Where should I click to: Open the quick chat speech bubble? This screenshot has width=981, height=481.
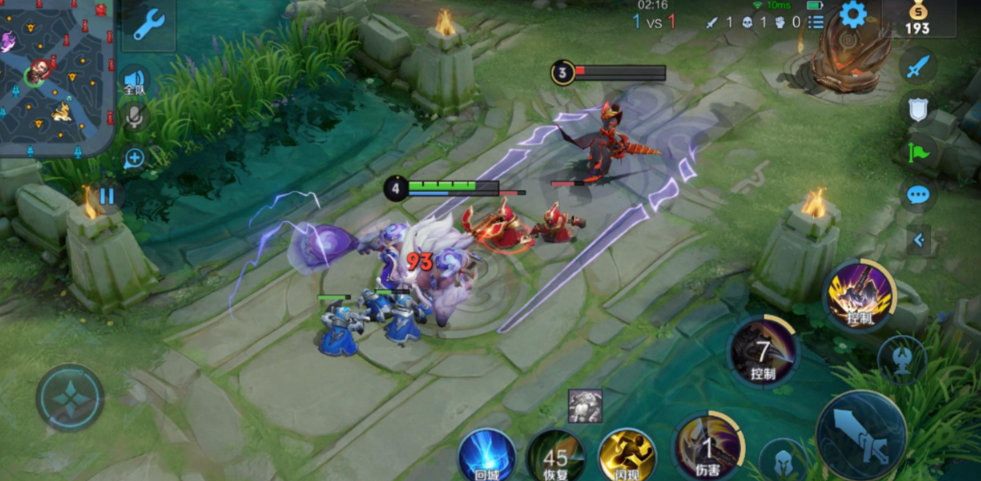click(x=918, y=194)
